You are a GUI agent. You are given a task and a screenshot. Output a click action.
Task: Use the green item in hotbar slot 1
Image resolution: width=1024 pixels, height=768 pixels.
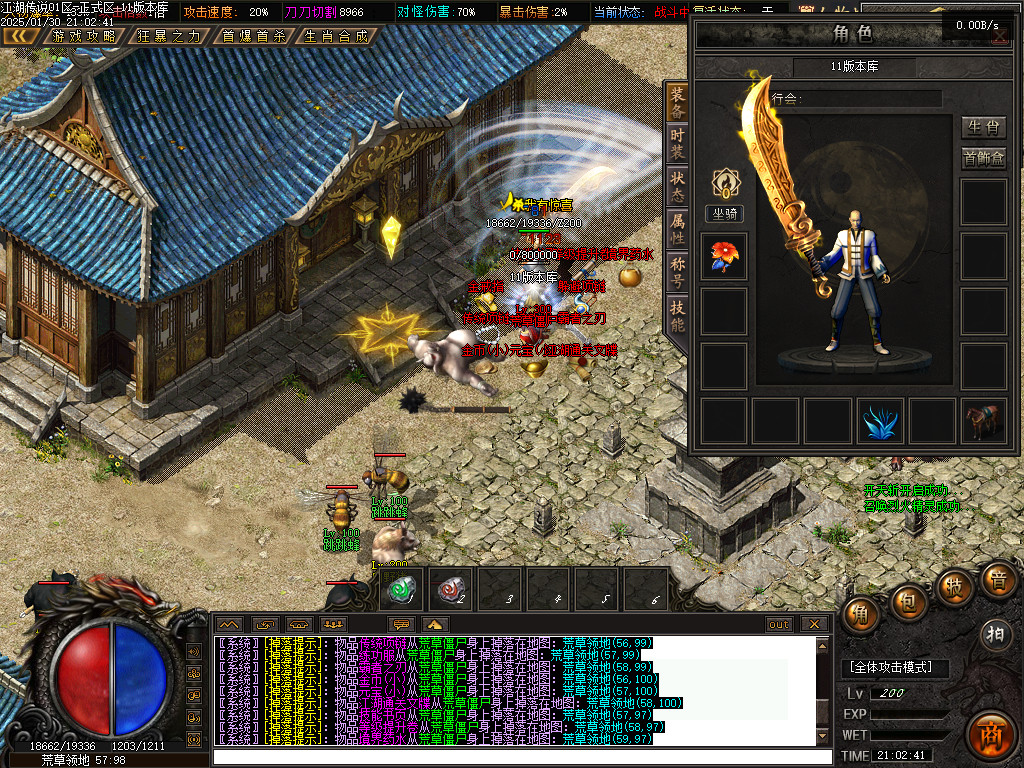[405, 590]
